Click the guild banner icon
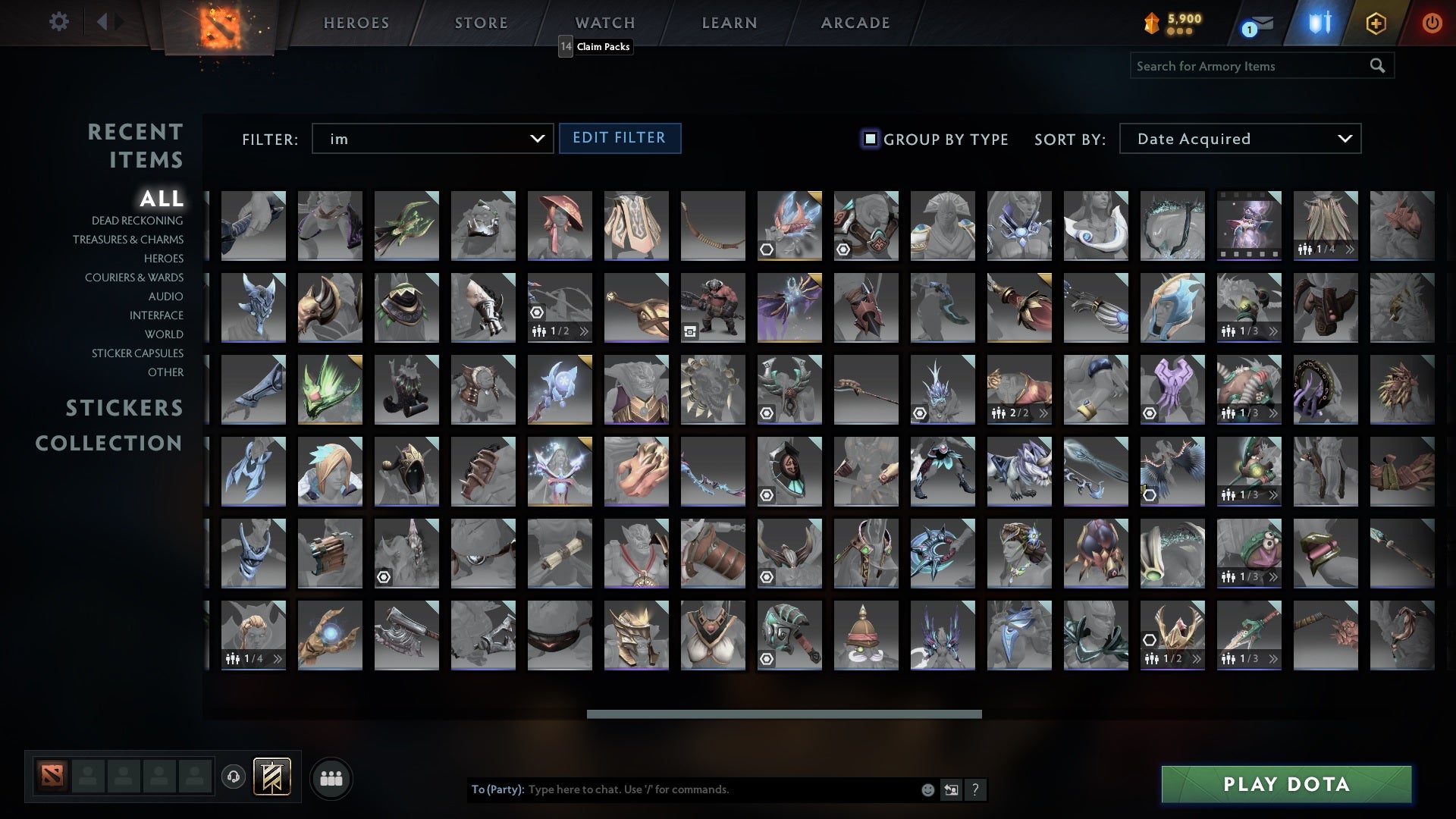The height and width of the screenshot is (819, 1456). (x=273, y=777)
